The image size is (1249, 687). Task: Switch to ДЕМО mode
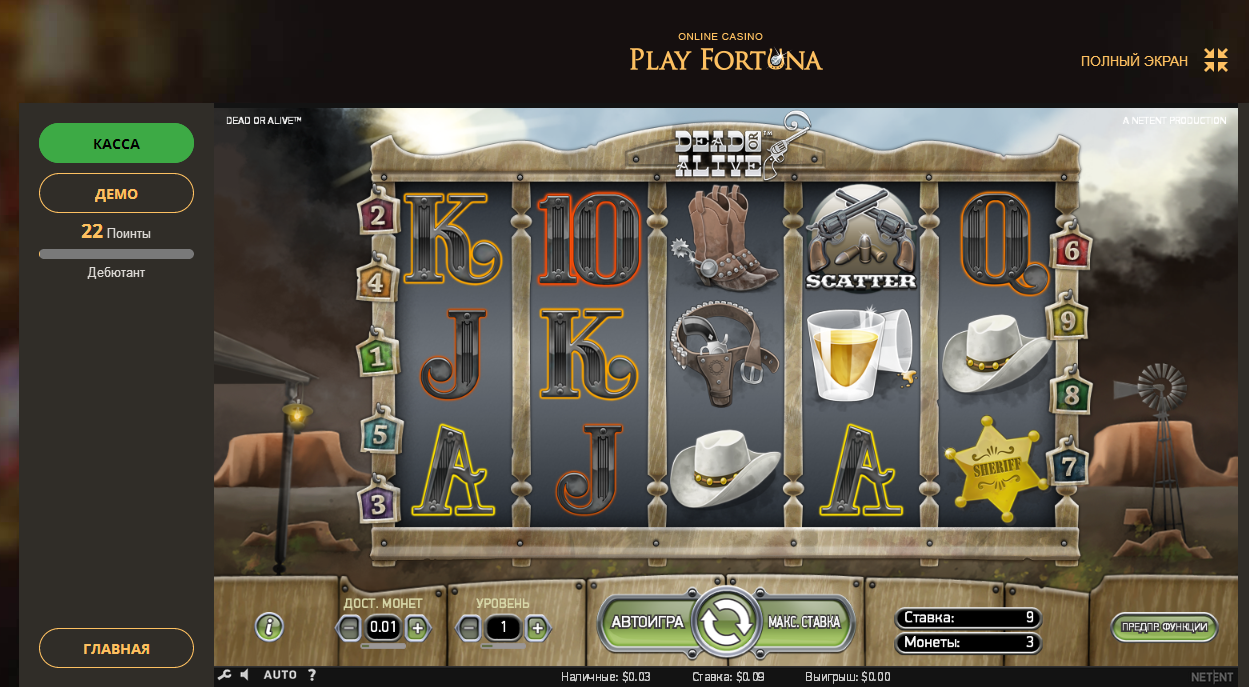click(116, 193)
